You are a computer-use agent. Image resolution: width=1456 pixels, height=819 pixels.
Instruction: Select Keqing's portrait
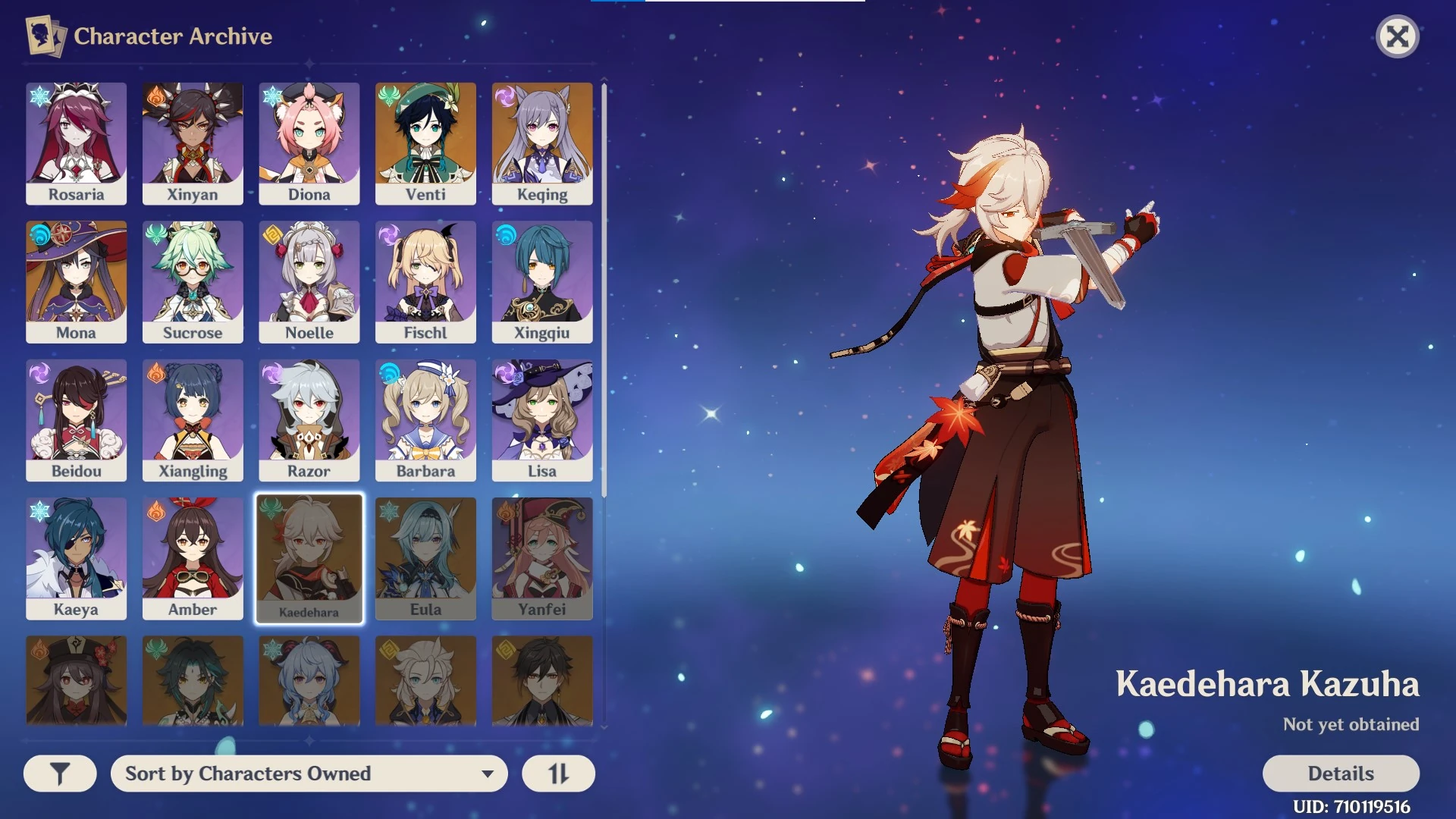tap(541, 143)
